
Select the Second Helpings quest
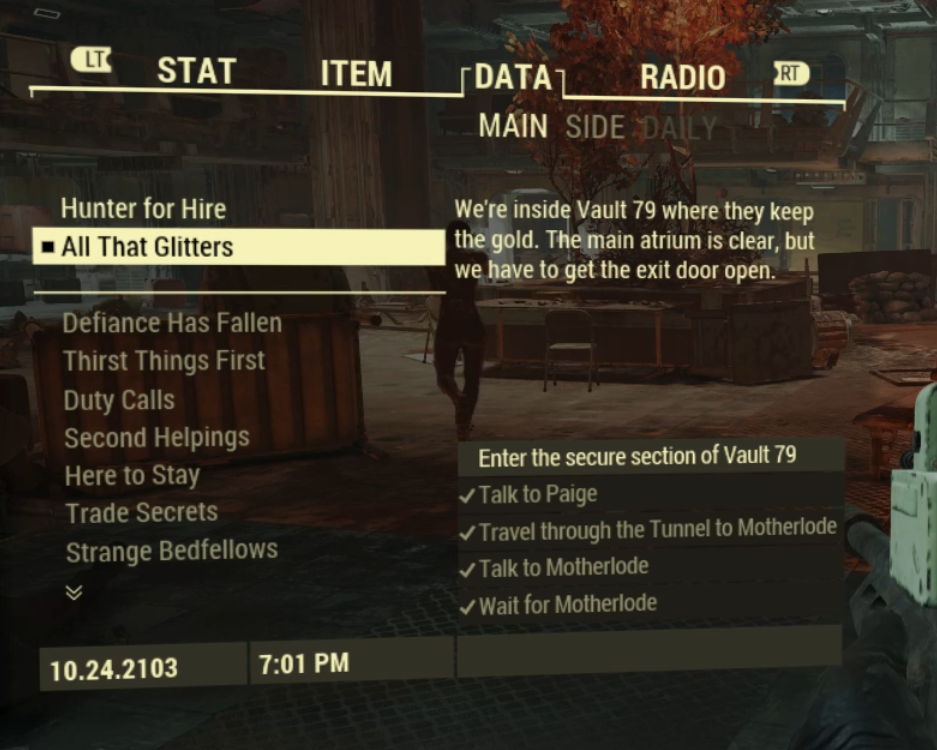(157, 438)
